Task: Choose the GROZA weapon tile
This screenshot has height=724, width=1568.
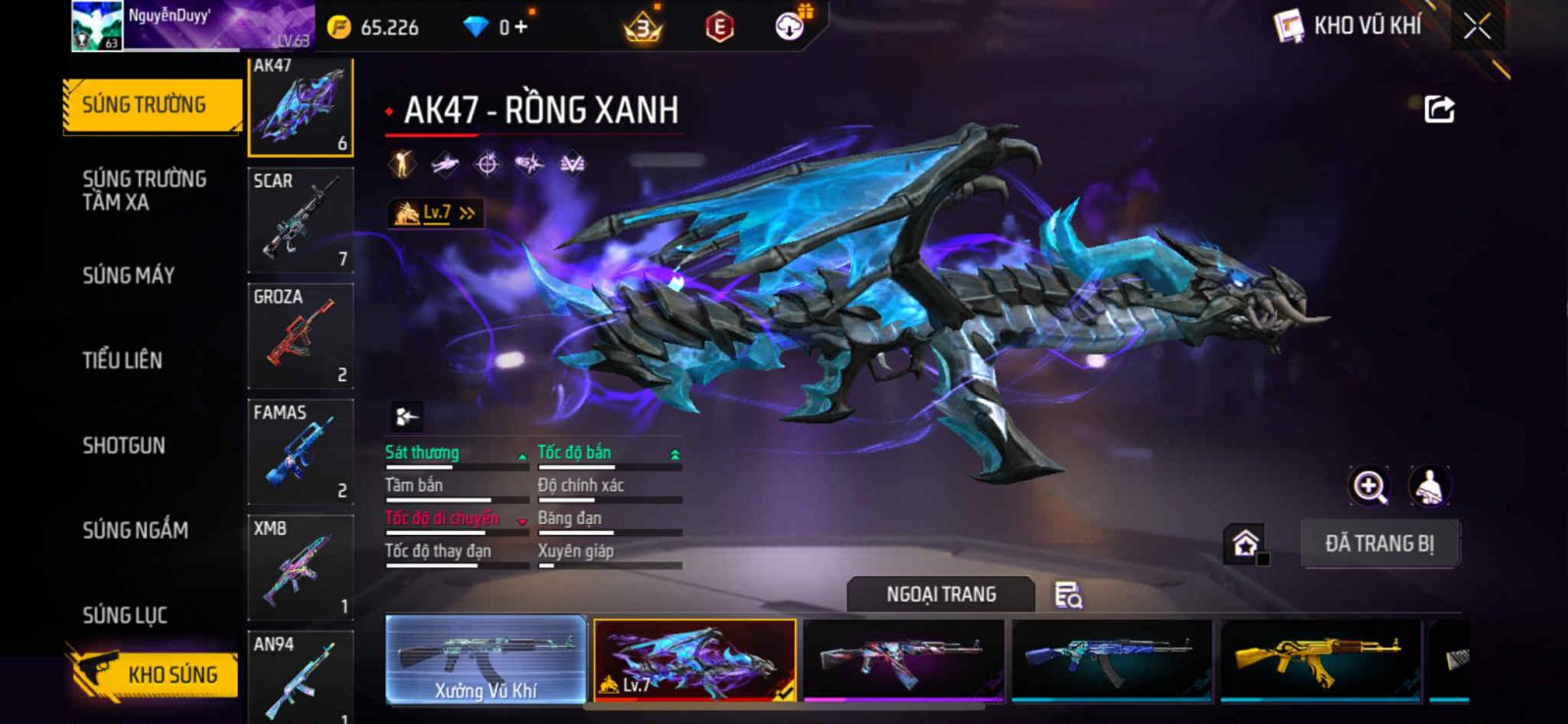Action: tap(300, 335)
